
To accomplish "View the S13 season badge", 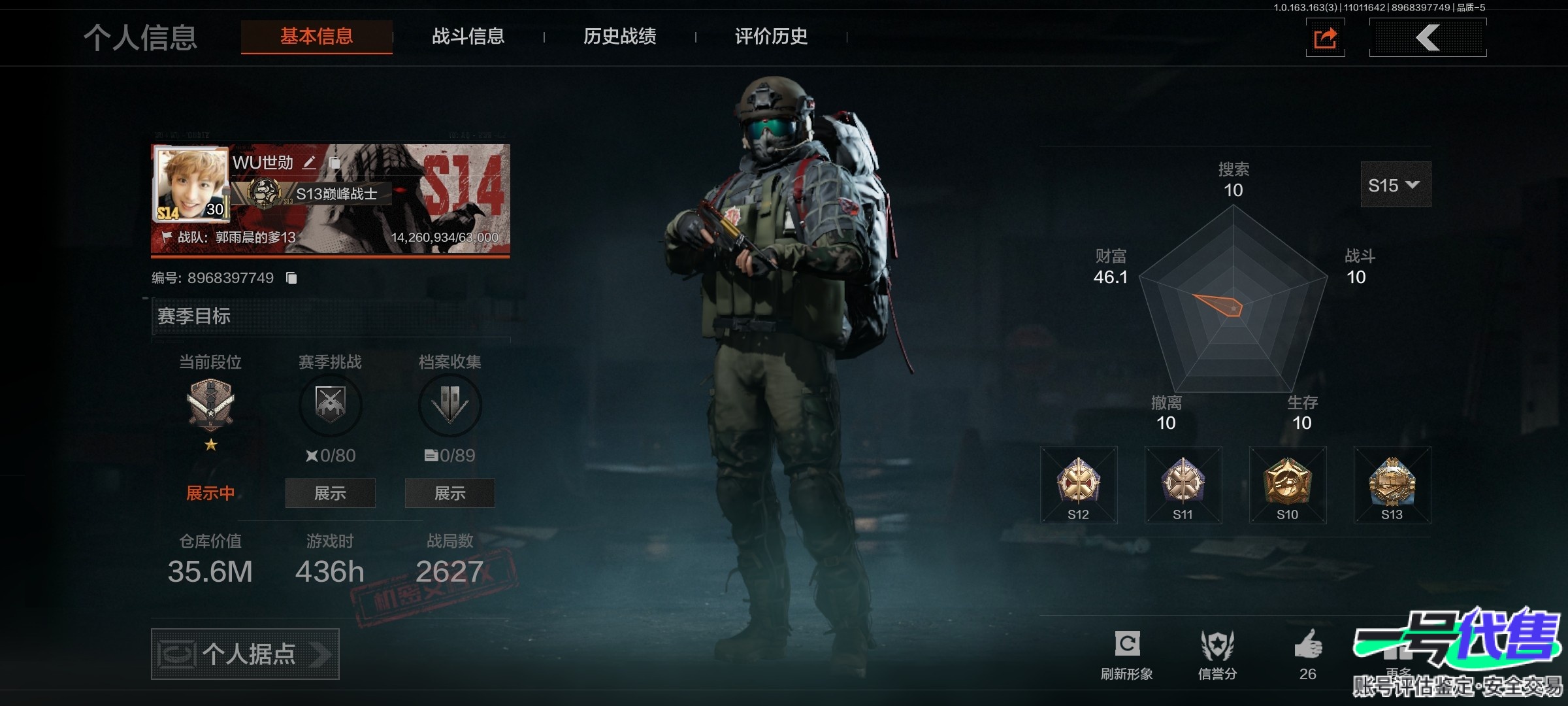I will coord(1392,485).
